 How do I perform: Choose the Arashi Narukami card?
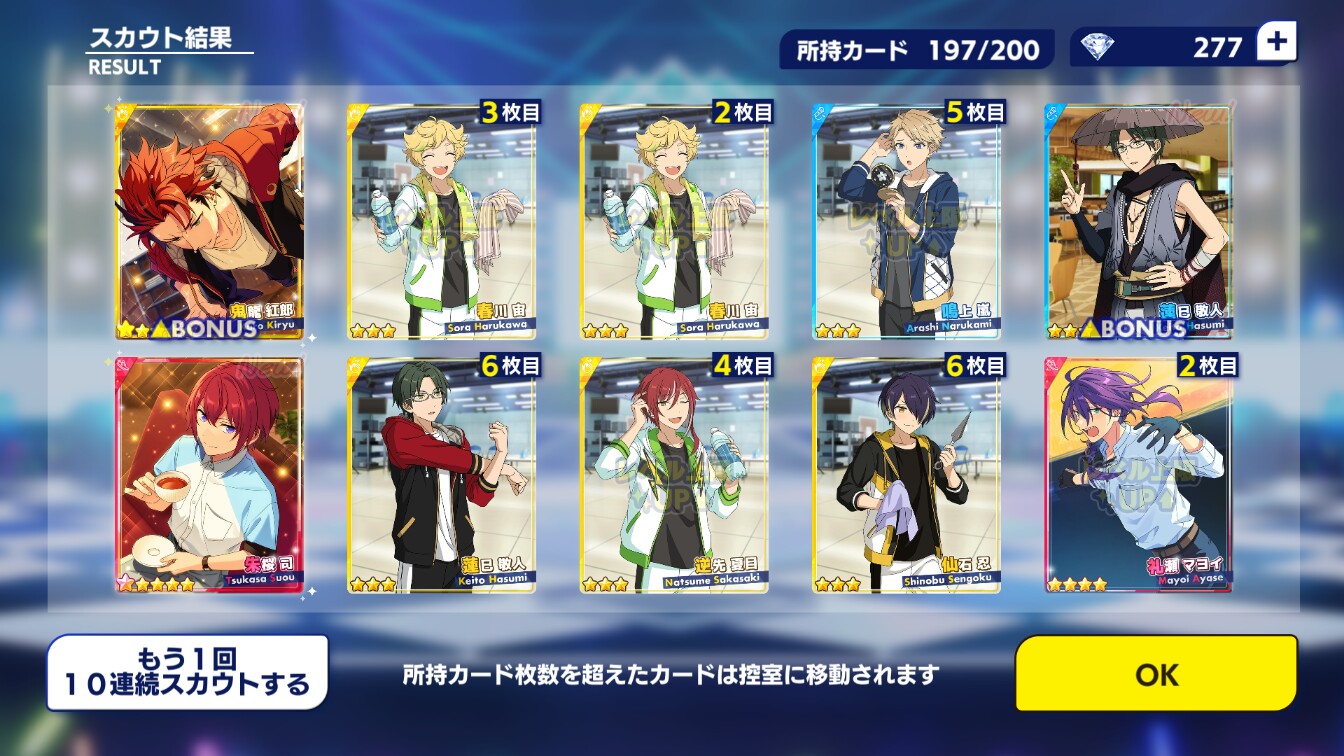(x=906, y=222)
